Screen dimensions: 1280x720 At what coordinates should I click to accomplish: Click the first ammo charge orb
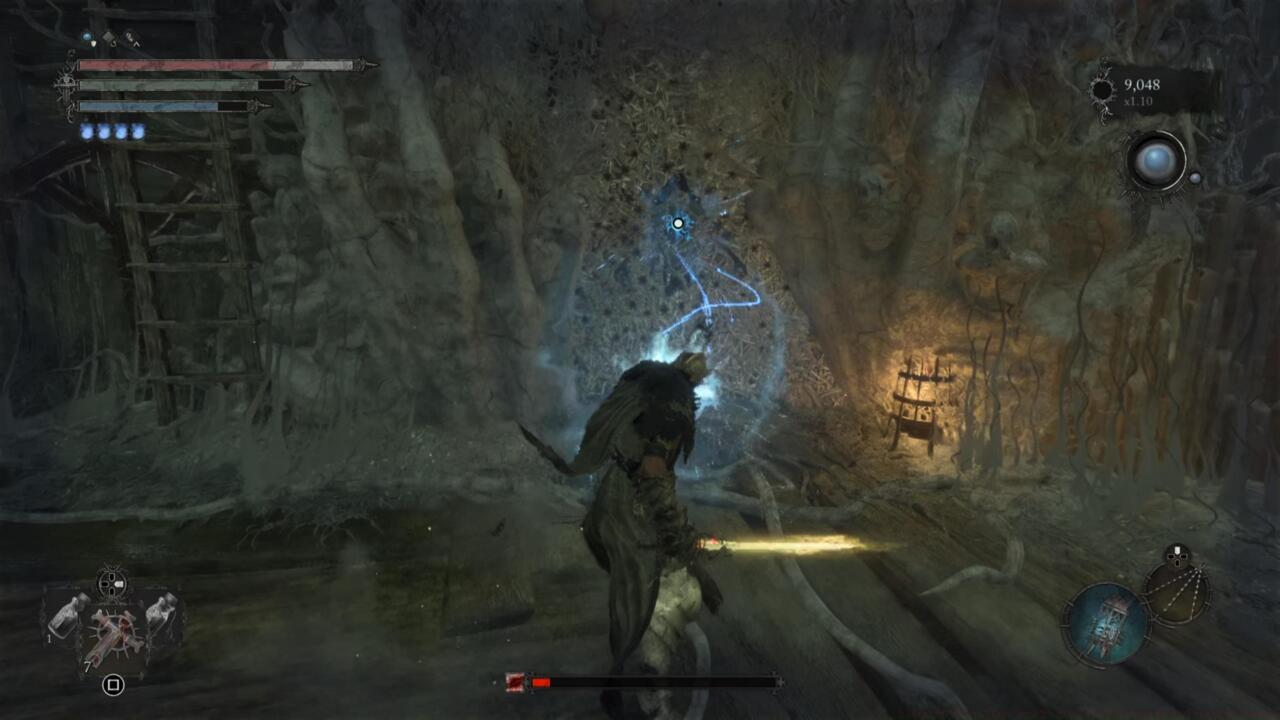pos(87,131)
